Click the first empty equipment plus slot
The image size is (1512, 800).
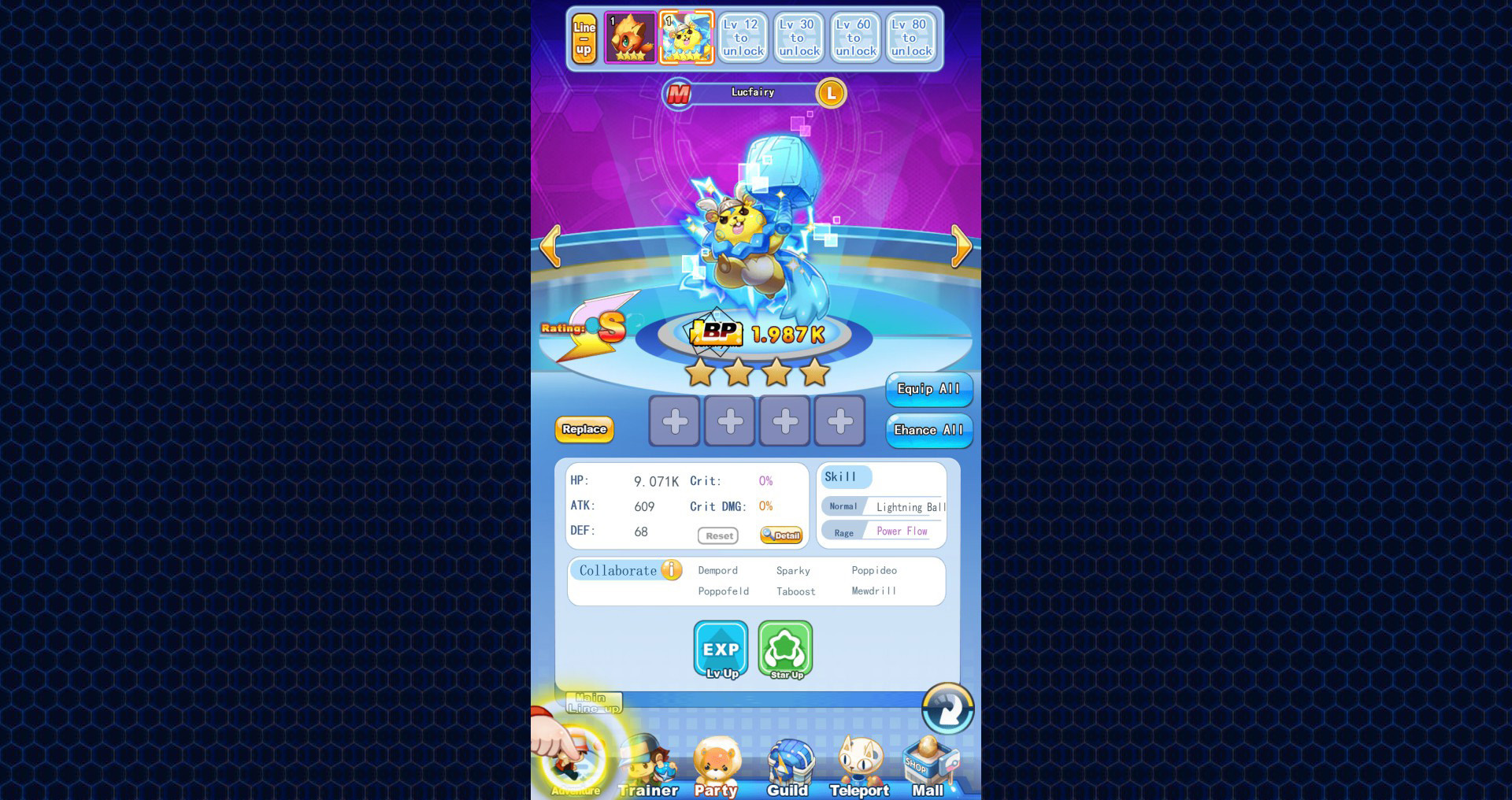tap(674, 420)
